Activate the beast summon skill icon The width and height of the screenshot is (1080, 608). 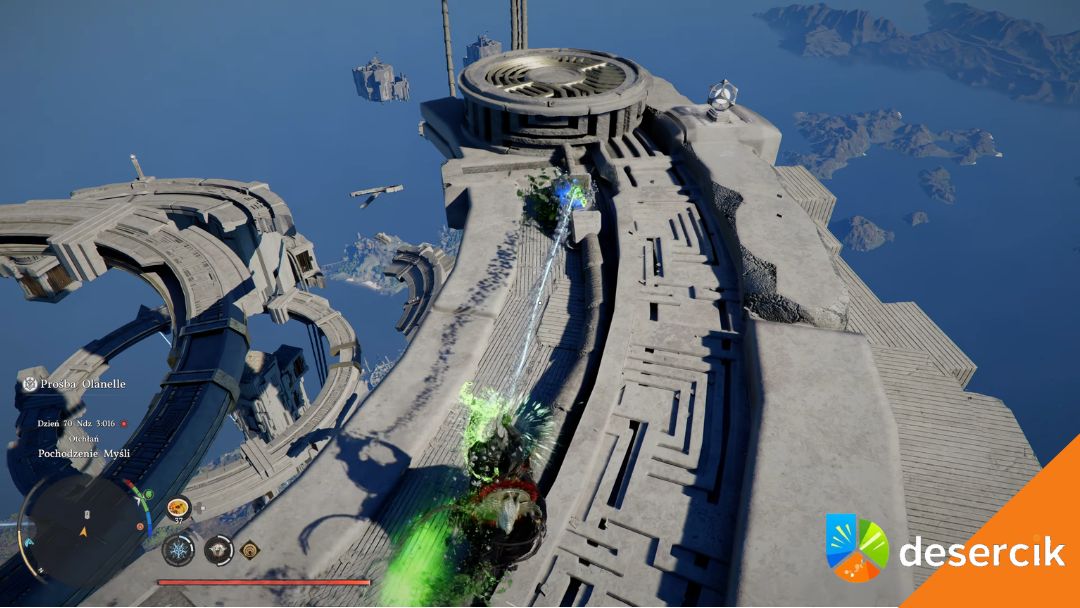pyautogui.click(x=218, y=549)
